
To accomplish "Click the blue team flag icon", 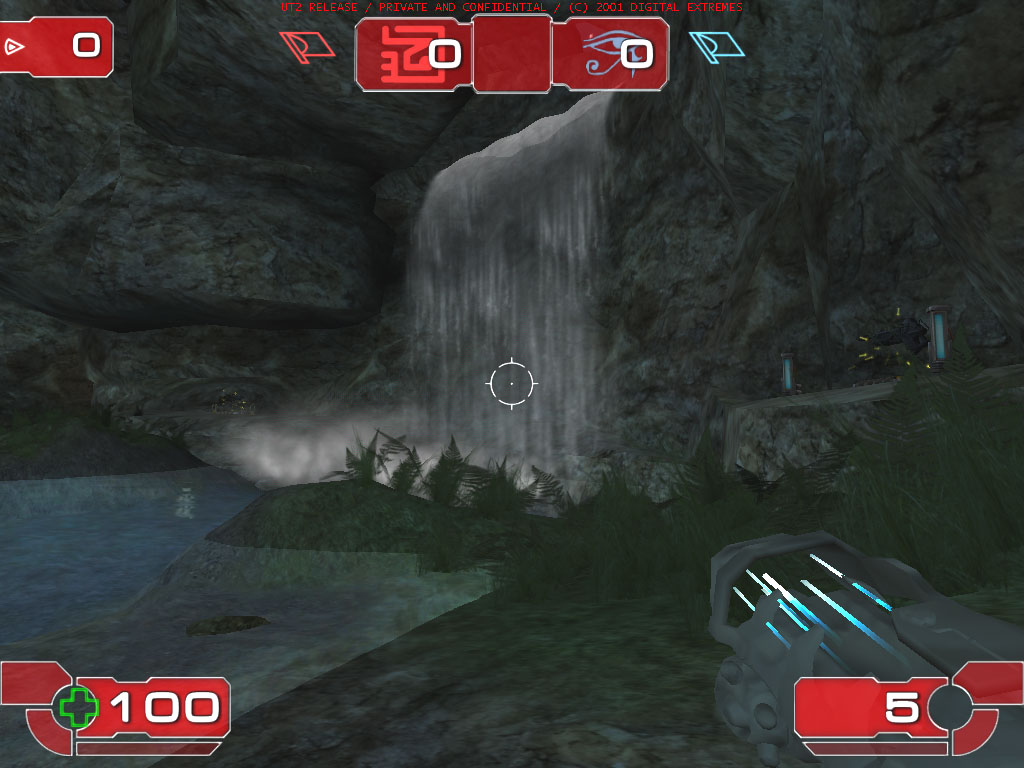I will [x=717, y=47].
